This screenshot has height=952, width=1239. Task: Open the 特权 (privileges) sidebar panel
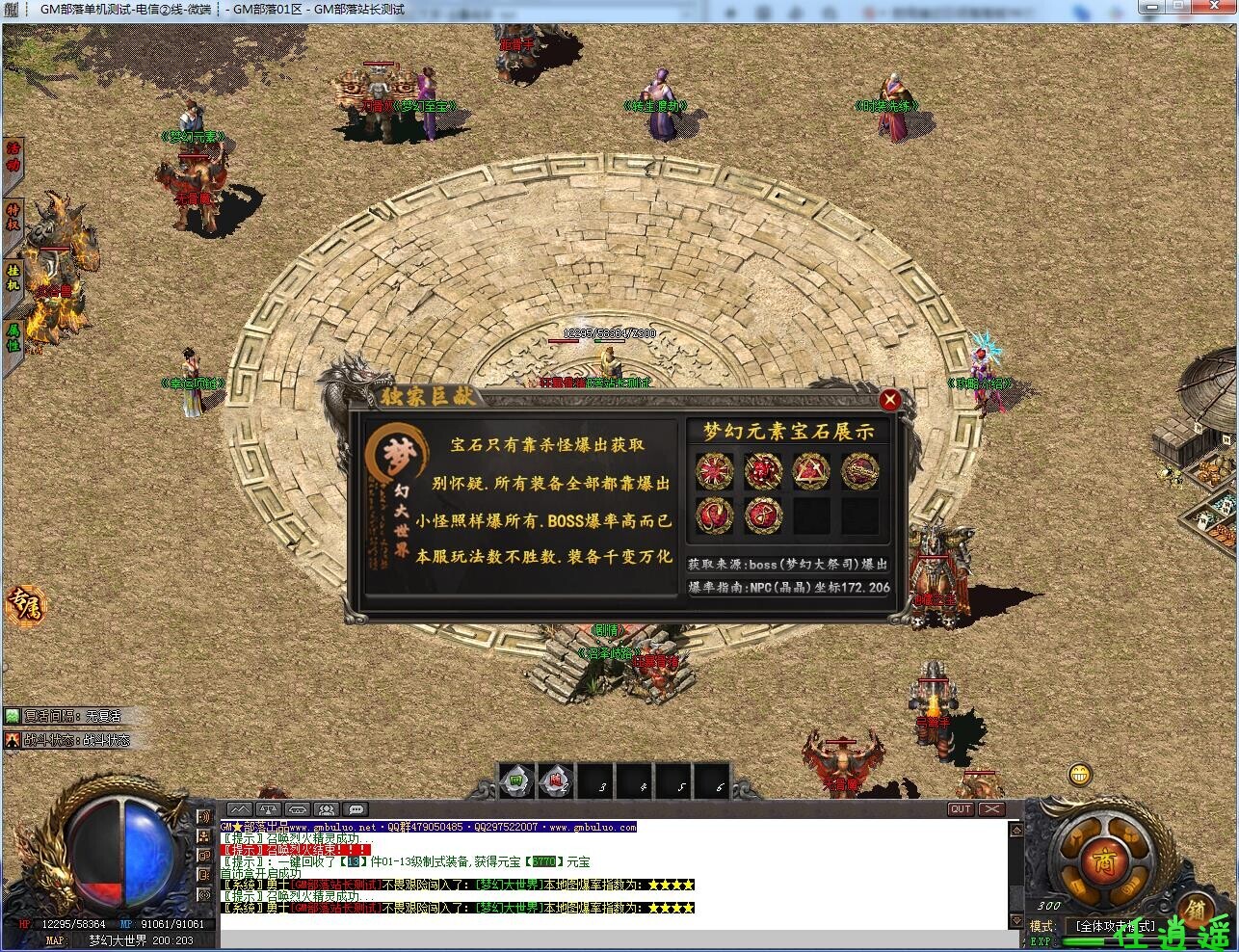13,217
